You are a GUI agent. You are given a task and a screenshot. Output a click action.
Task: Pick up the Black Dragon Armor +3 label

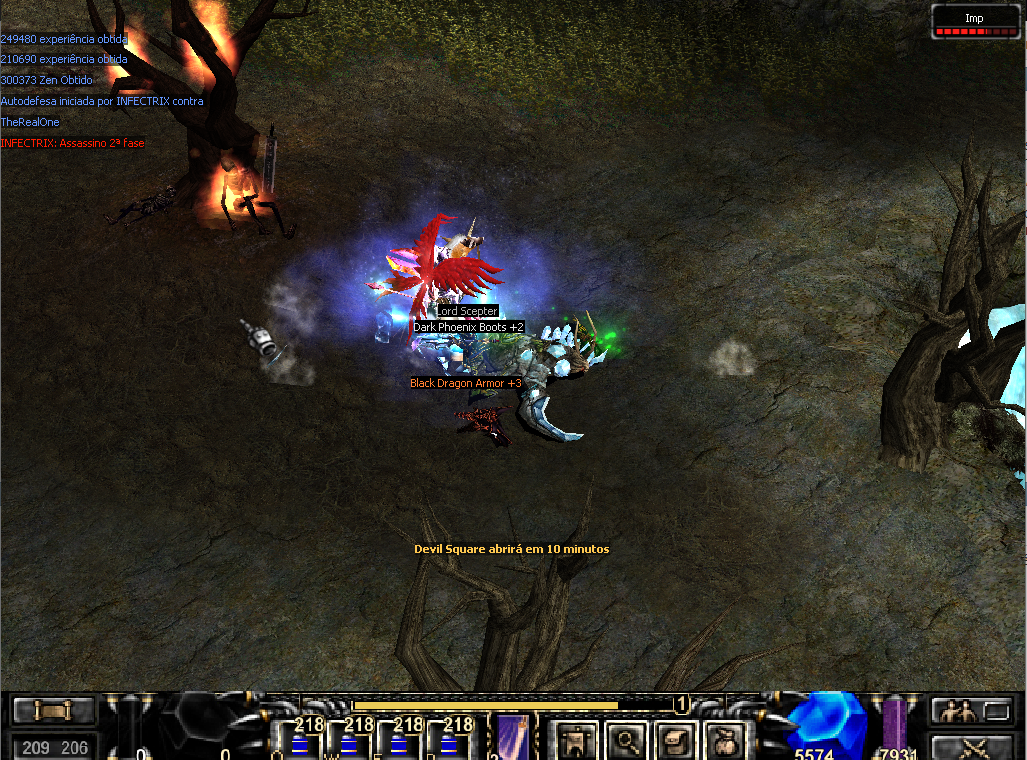pyautogui.click(x=466, y=383)
